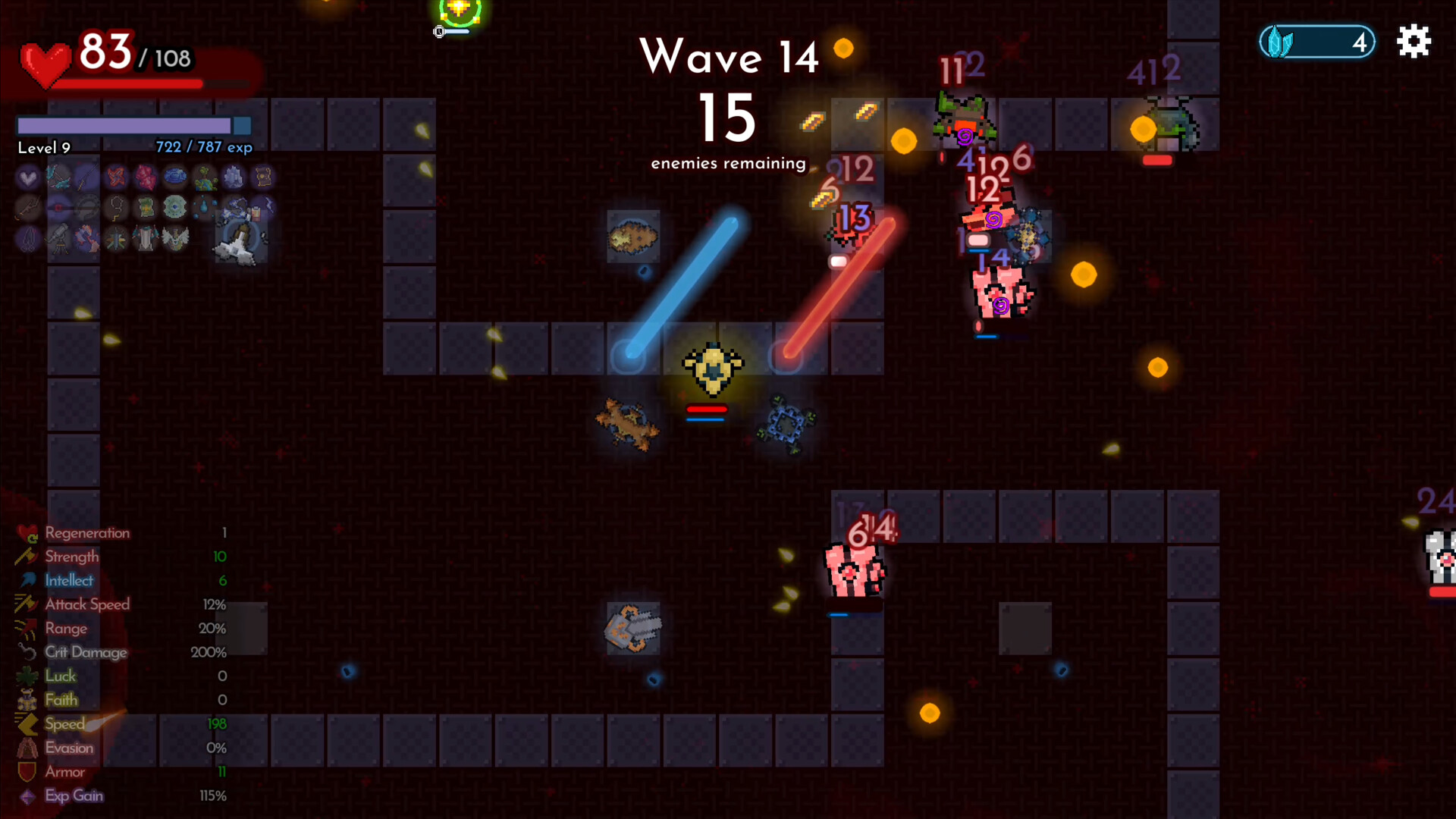The image size is (1456, 819).
Task: Select the blue water droplets item
Action: click(x=205, y=208)
